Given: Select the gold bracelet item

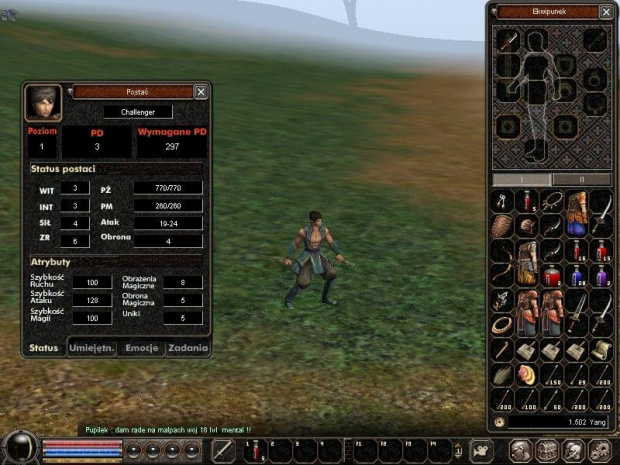Looking at the screenshot, I should [504, 324].
